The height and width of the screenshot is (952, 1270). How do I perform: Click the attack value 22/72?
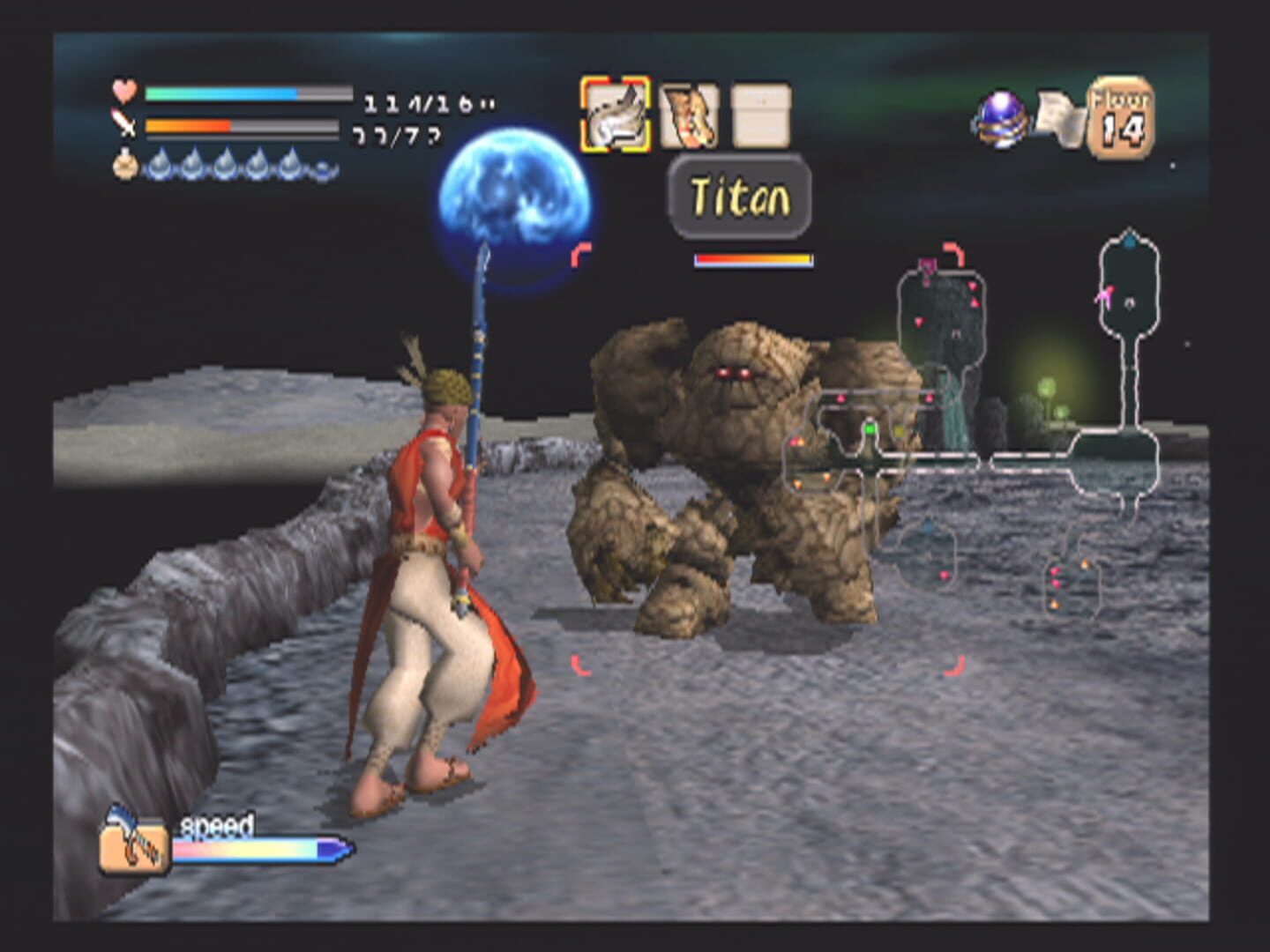(x=399, y=139)
